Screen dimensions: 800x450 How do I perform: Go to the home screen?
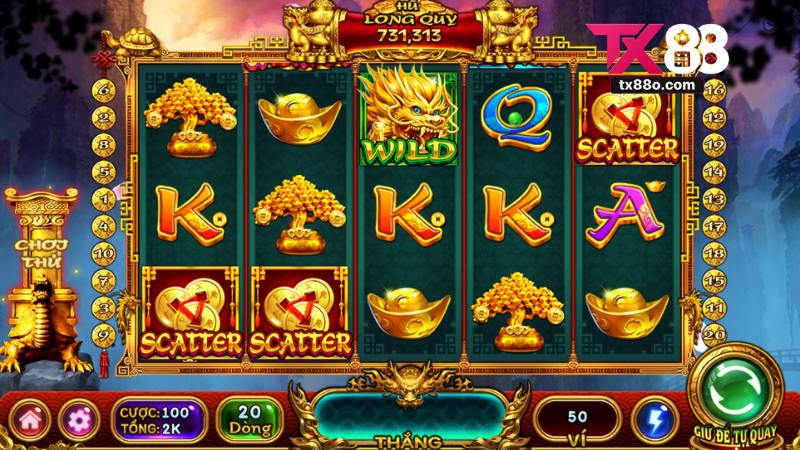pos(30,419)
